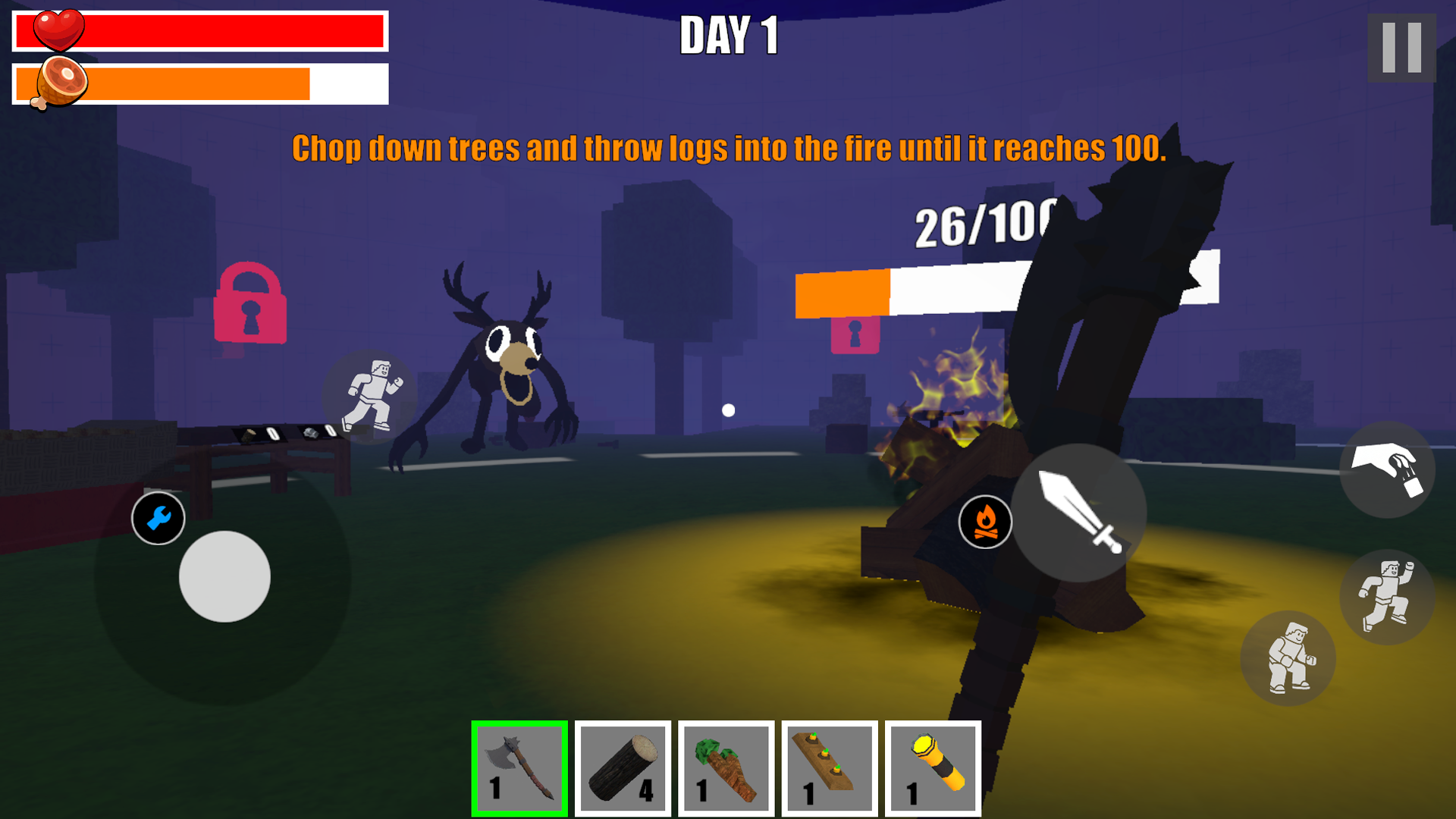Tap the movement joystick
Image resolution: width=1456 pixels, height=819 pixels.
pyautogui.click(x=224, y=576)
